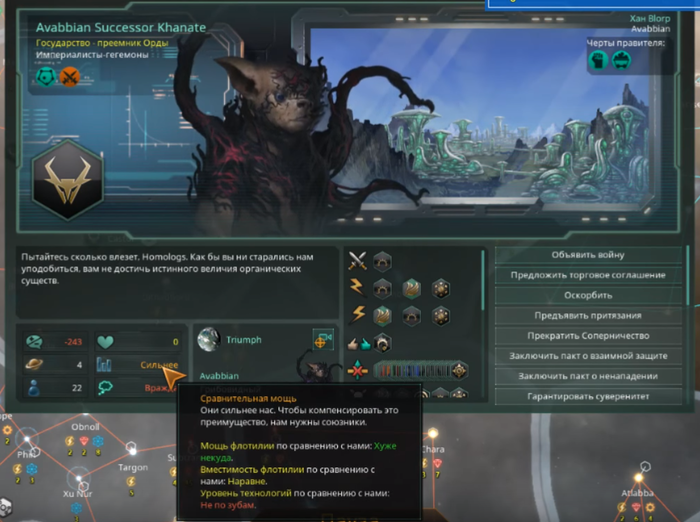Click the opinion heart value row

click(140, 342)
